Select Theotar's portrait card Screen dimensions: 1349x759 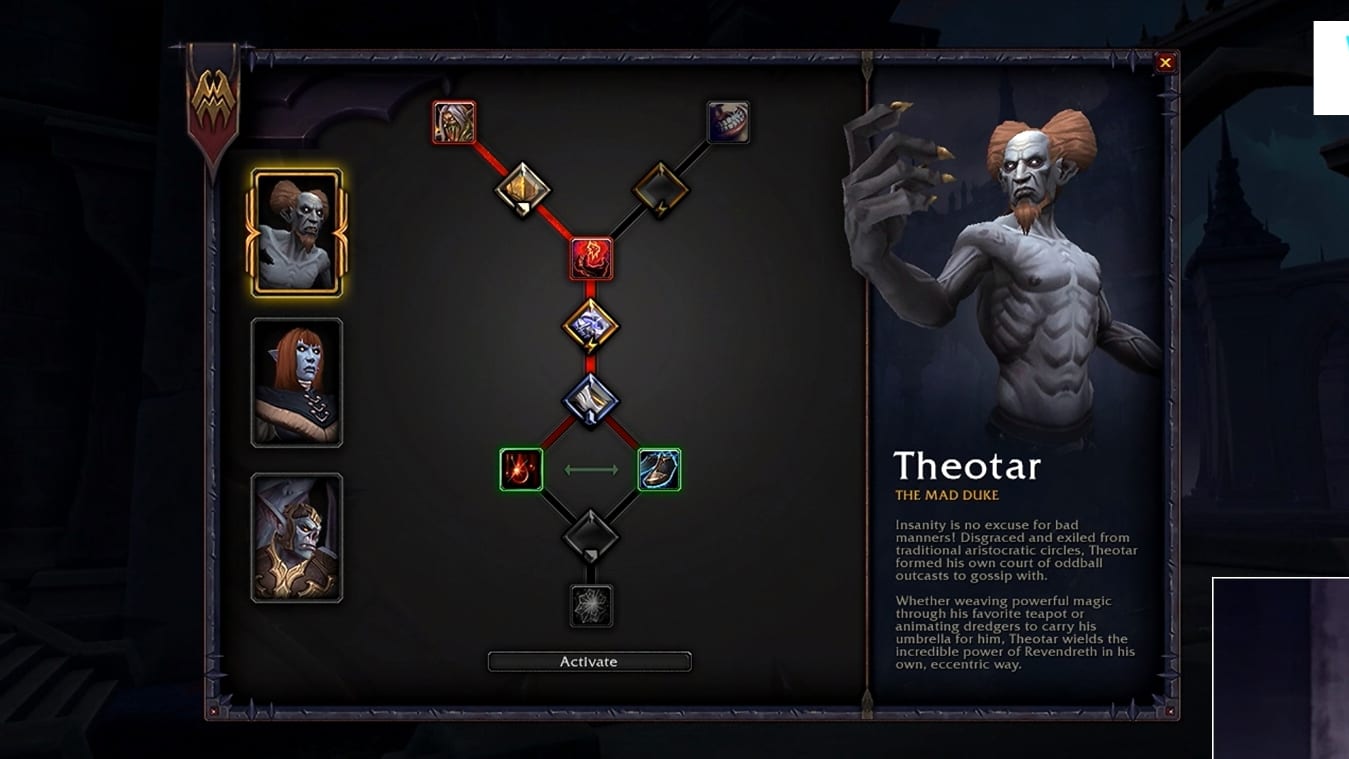[x=297, y=233]
